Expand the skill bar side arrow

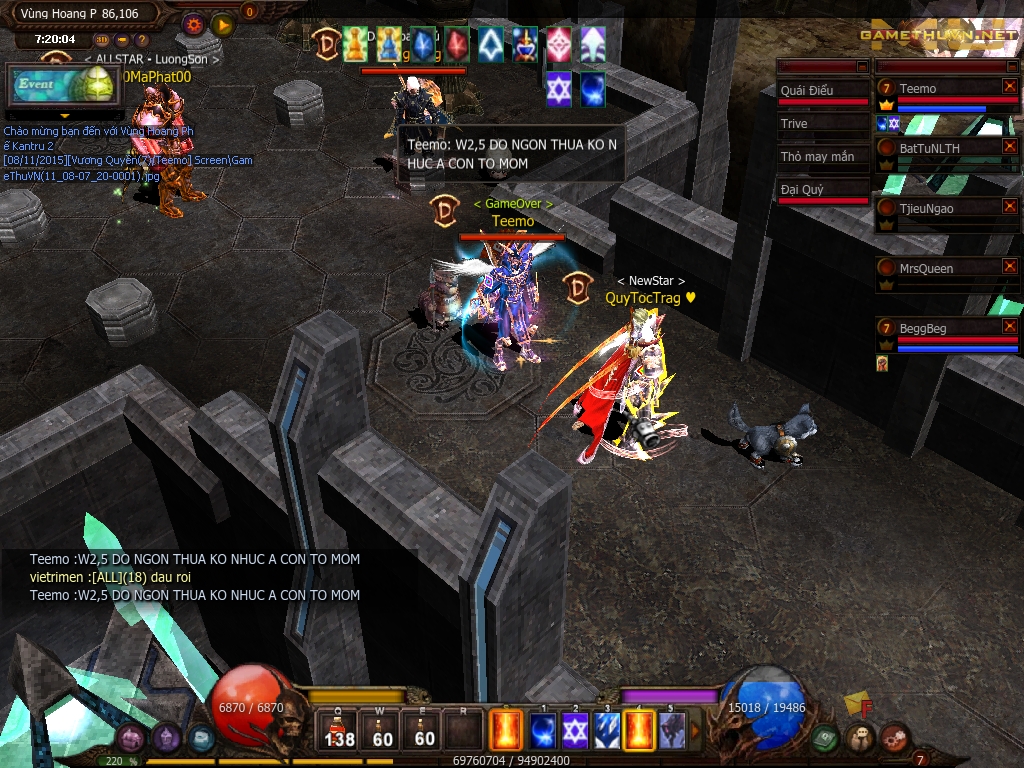tap(696, 730)
